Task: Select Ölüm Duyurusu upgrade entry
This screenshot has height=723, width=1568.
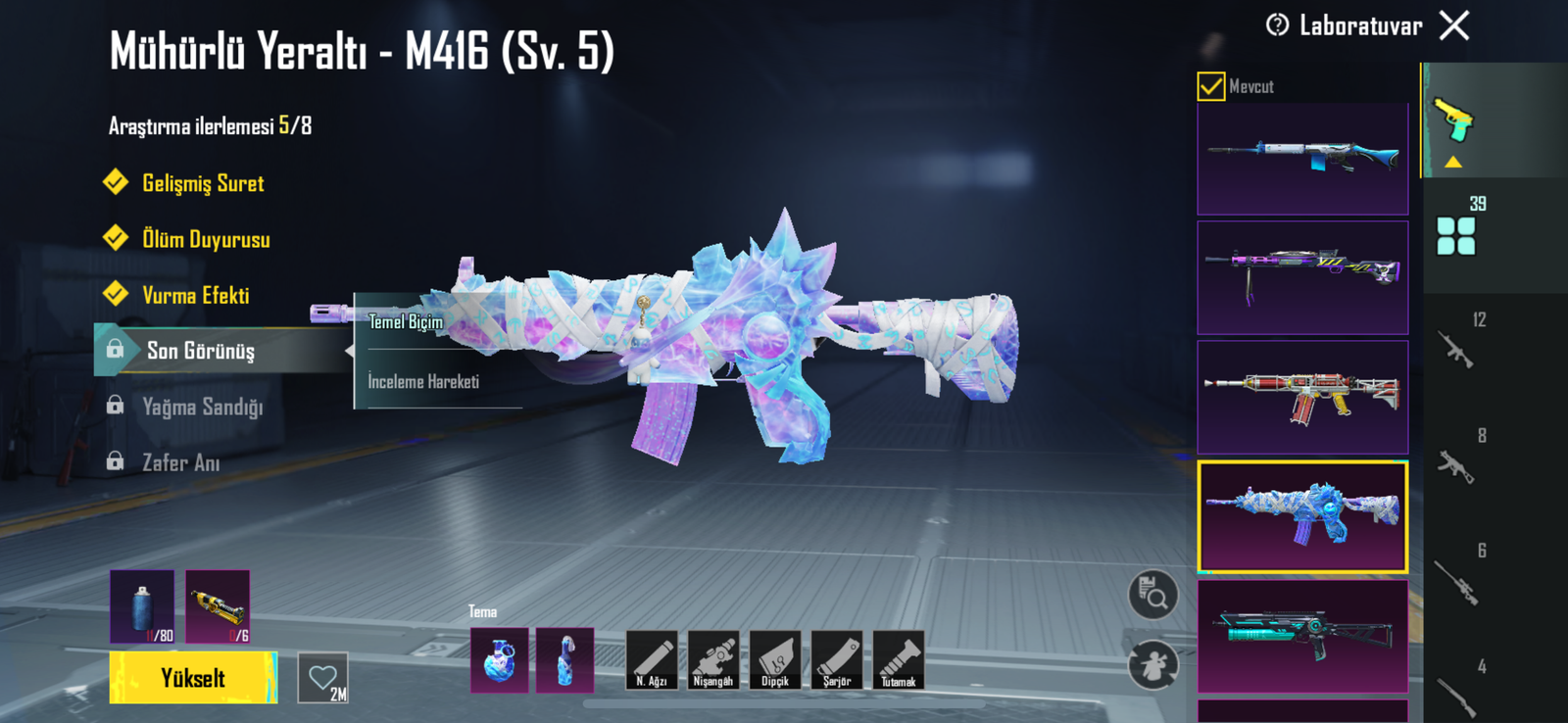Action: [x=205, y=240]
